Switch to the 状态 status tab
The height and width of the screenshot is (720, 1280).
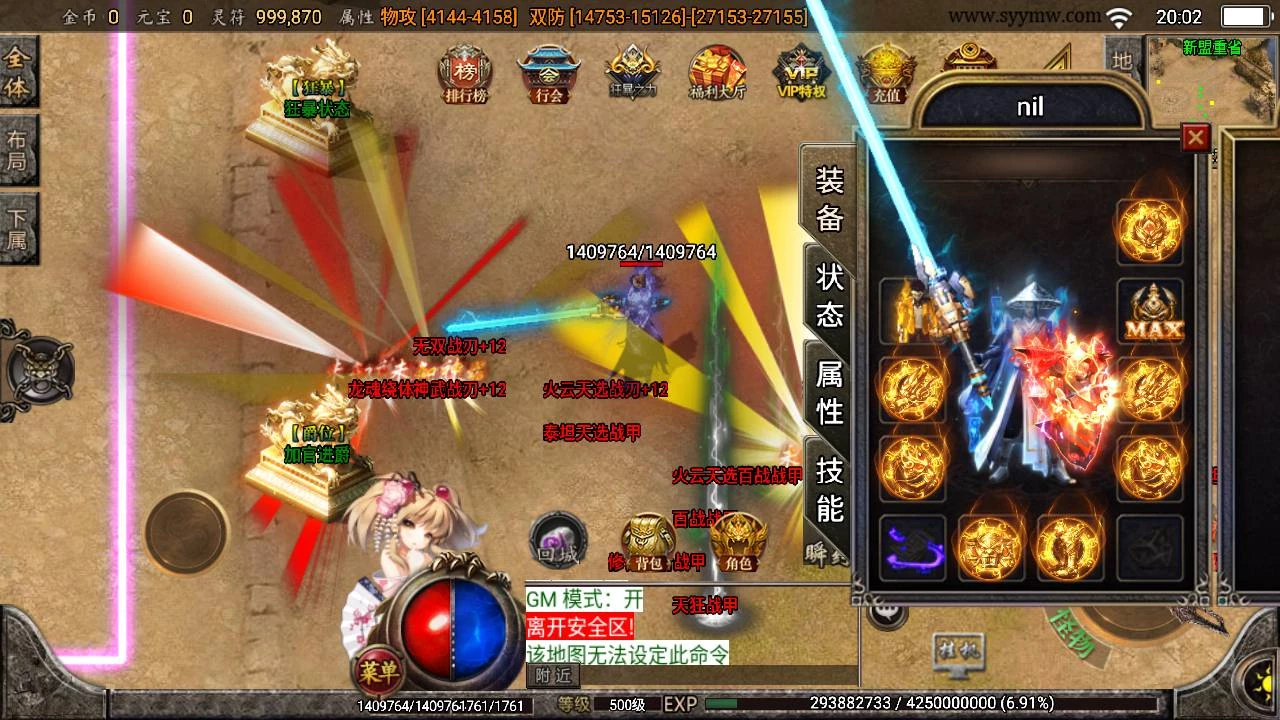[x=829, y=295]
